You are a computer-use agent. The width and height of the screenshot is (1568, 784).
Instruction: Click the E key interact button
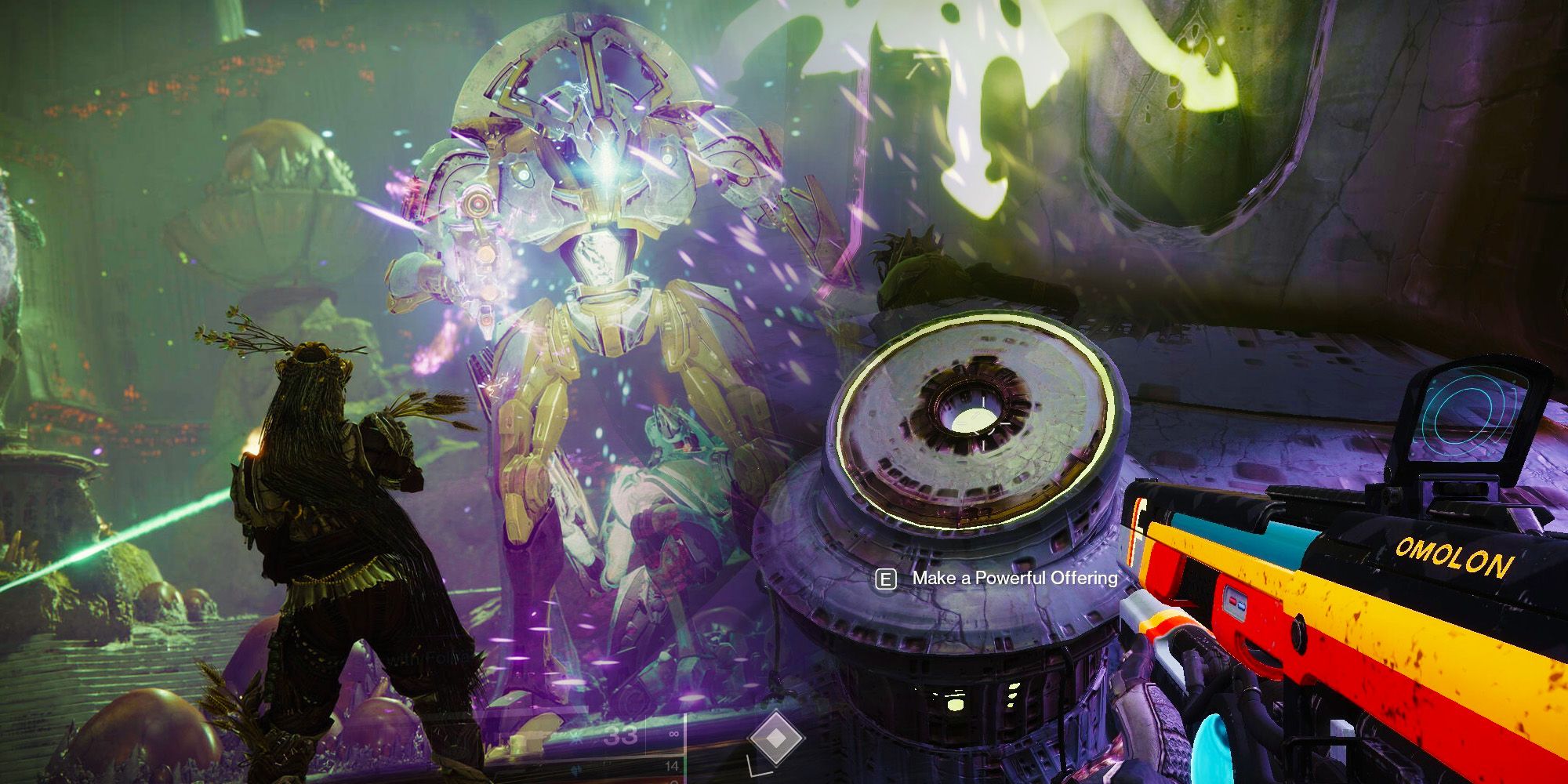coord(887,579)
